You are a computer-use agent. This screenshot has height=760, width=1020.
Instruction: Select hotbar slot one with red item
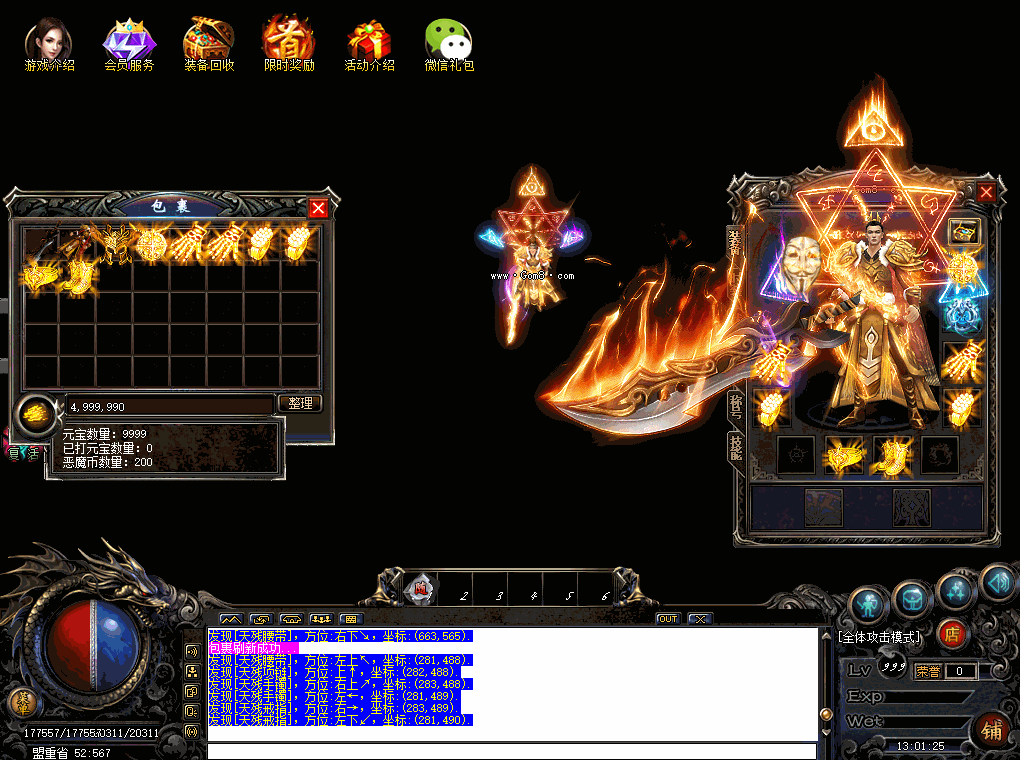421,590
